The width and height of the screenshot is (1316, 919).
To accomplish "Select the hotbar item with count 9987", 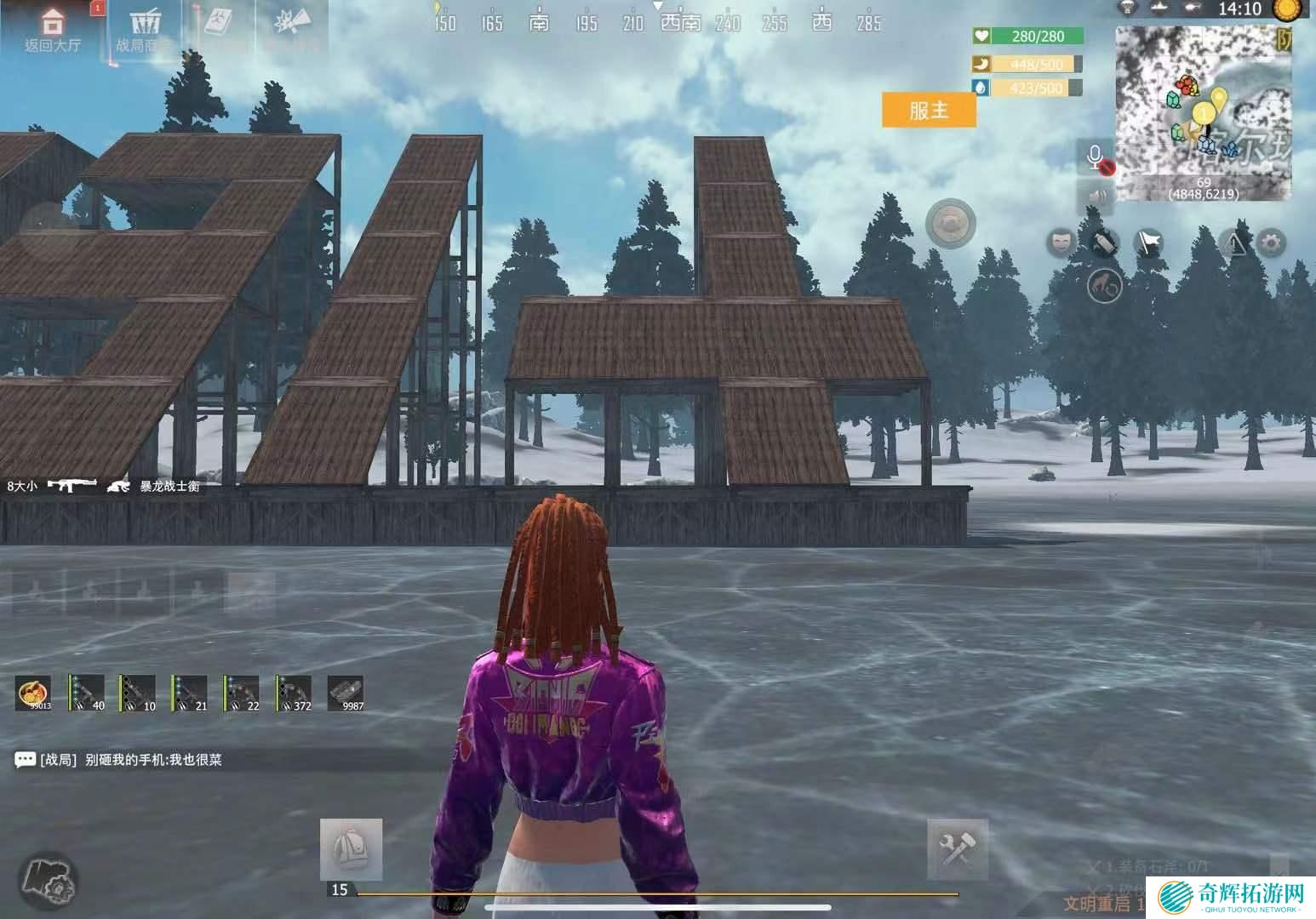I will tap(346, 693).
